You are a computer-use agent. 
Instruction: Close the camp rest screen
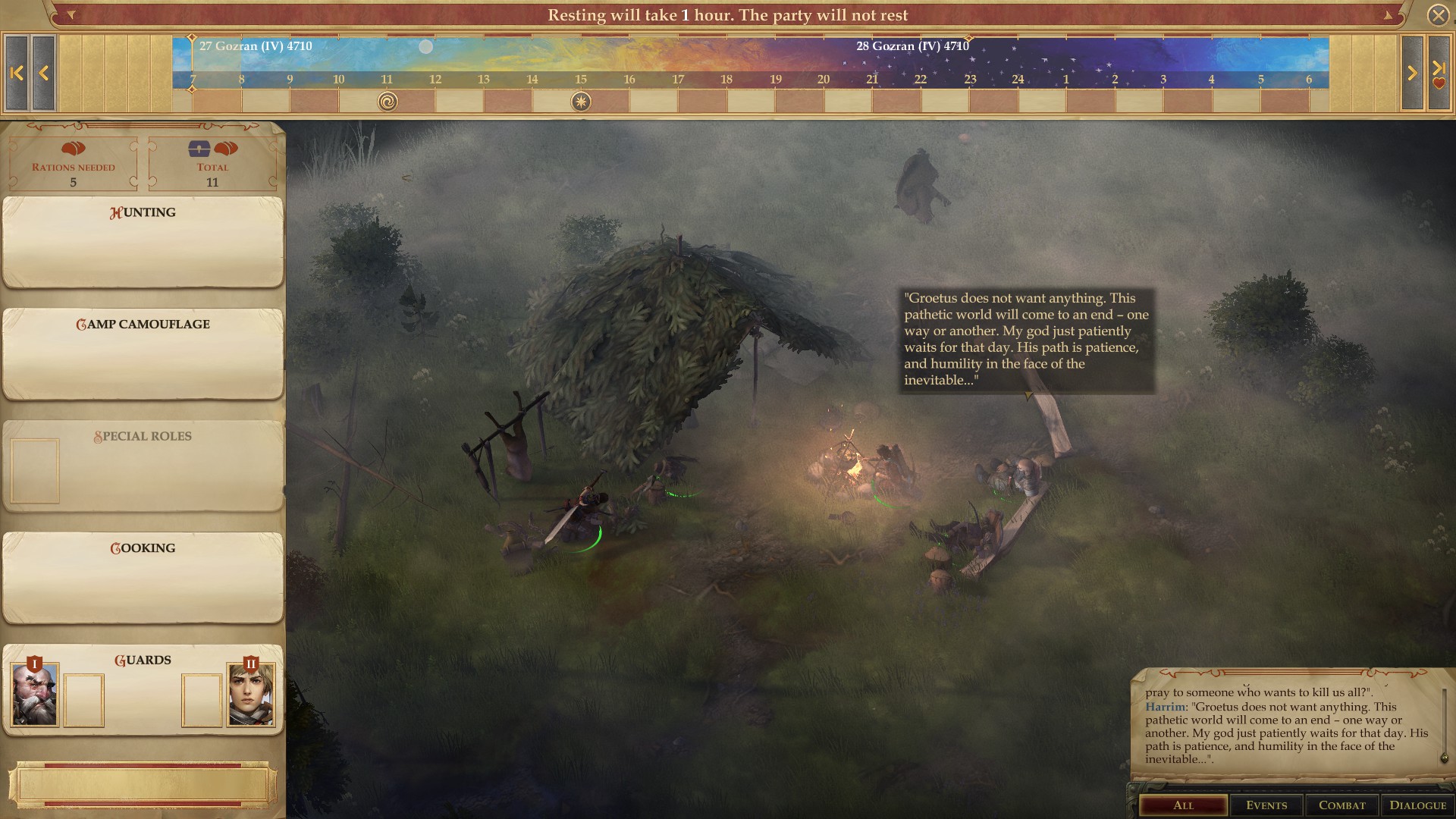coord(1438,15)
